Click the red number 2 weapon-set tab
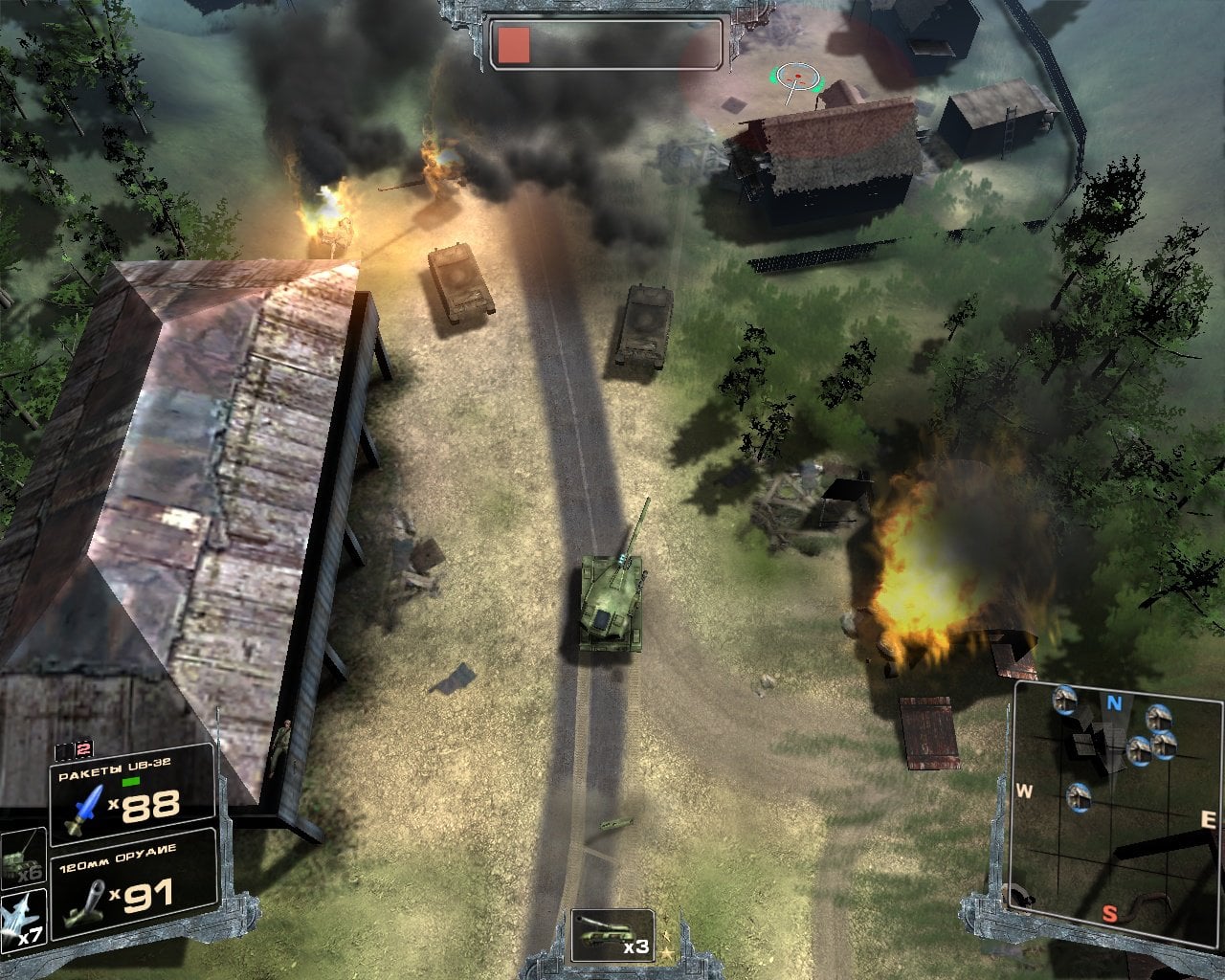1225x980 pixels. click(x=83, y=750)
